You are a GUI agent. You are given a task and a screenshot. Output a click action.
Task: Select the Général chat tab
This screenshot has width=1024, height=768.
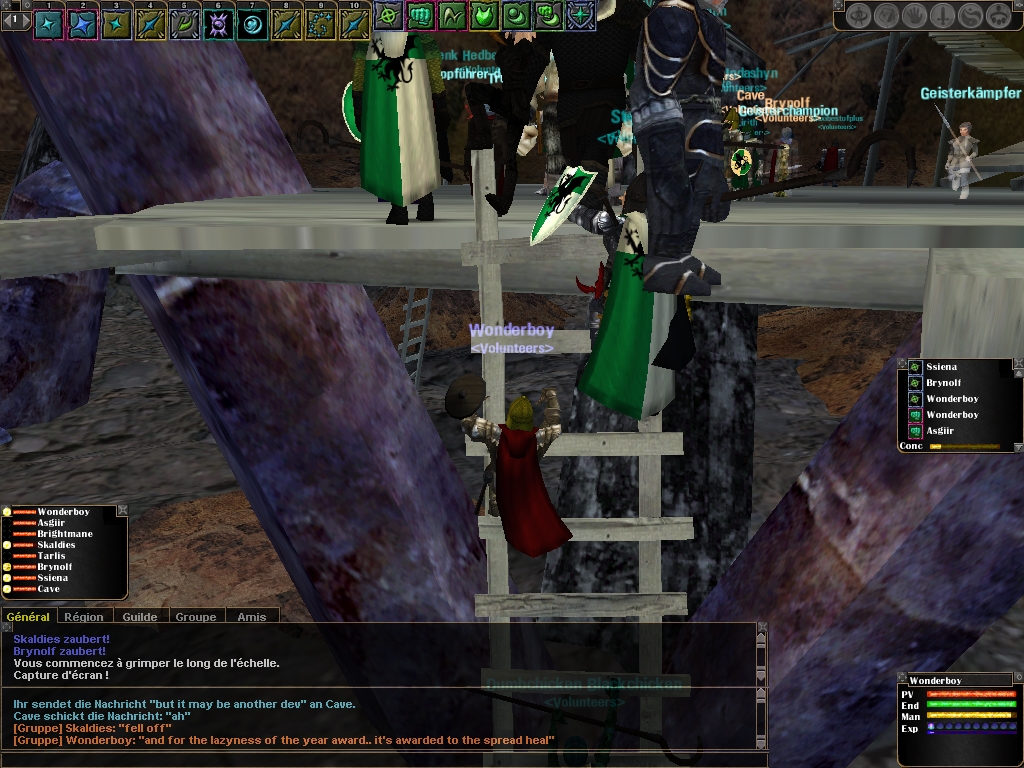[x=28, y=617]
